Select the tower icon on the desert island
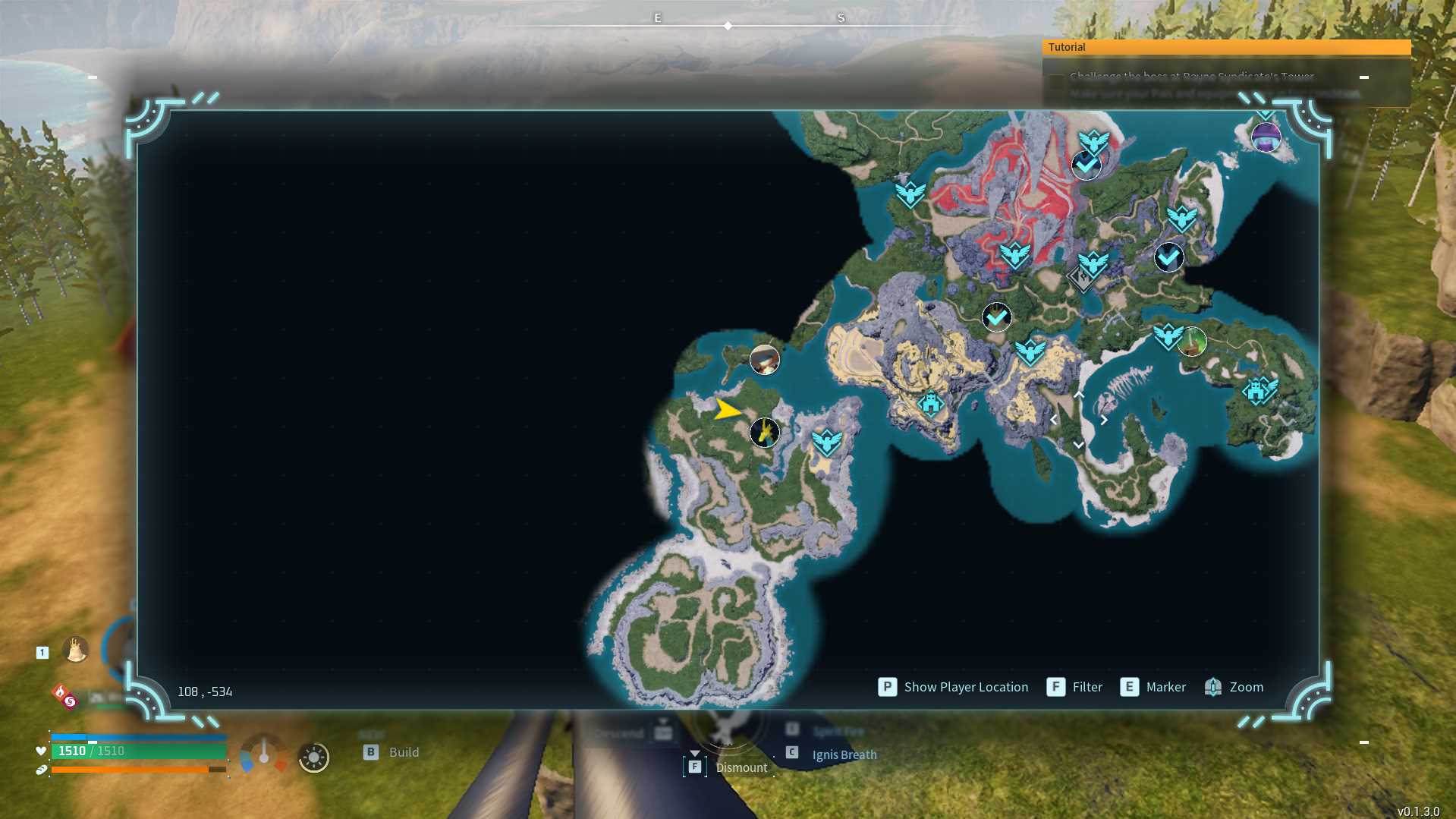Image resolution: width=1456 pixels, height=819 pixels. pos(930,403)
